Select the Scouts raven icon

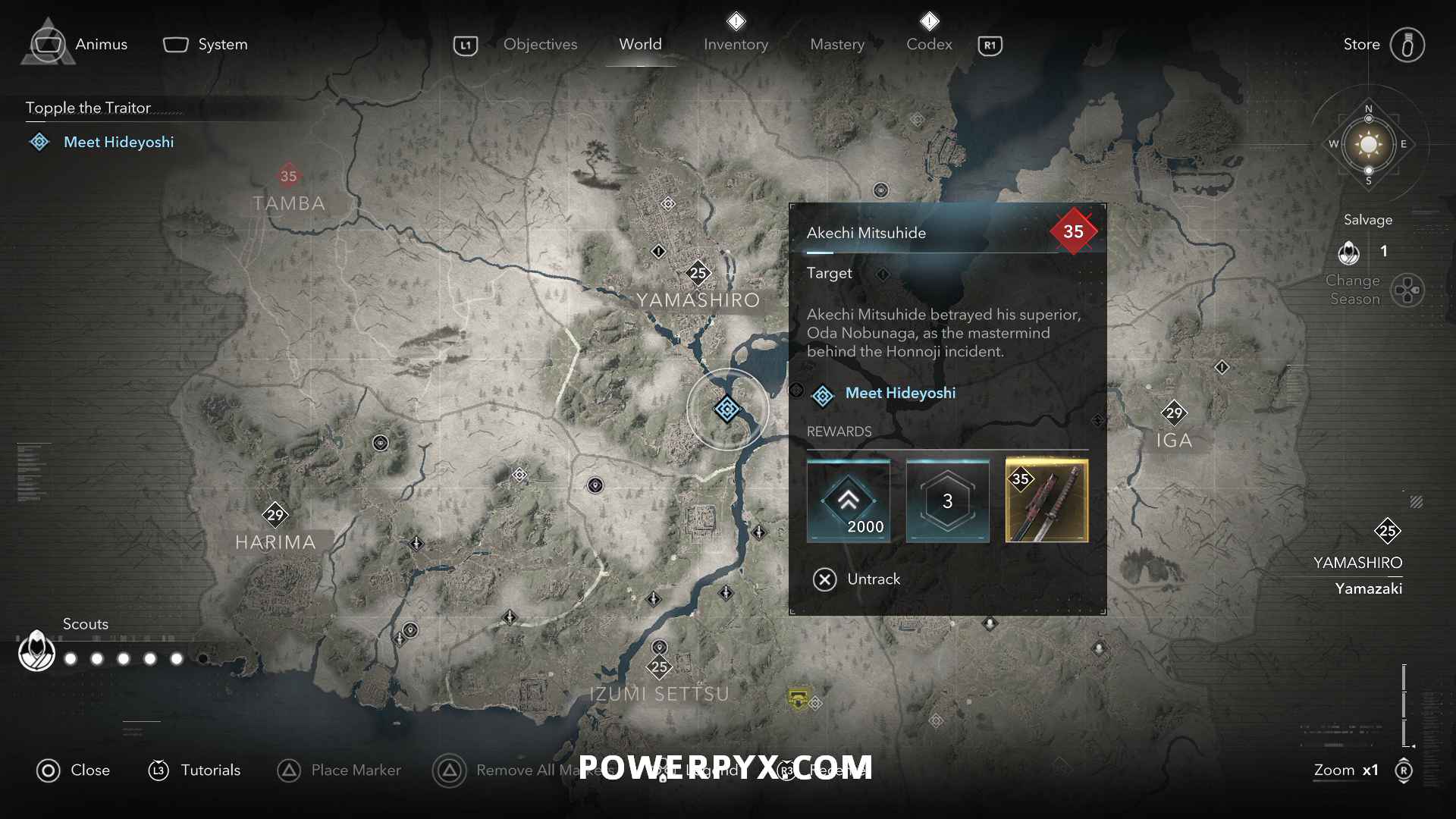pyautogui.click(x=36, y=651)
